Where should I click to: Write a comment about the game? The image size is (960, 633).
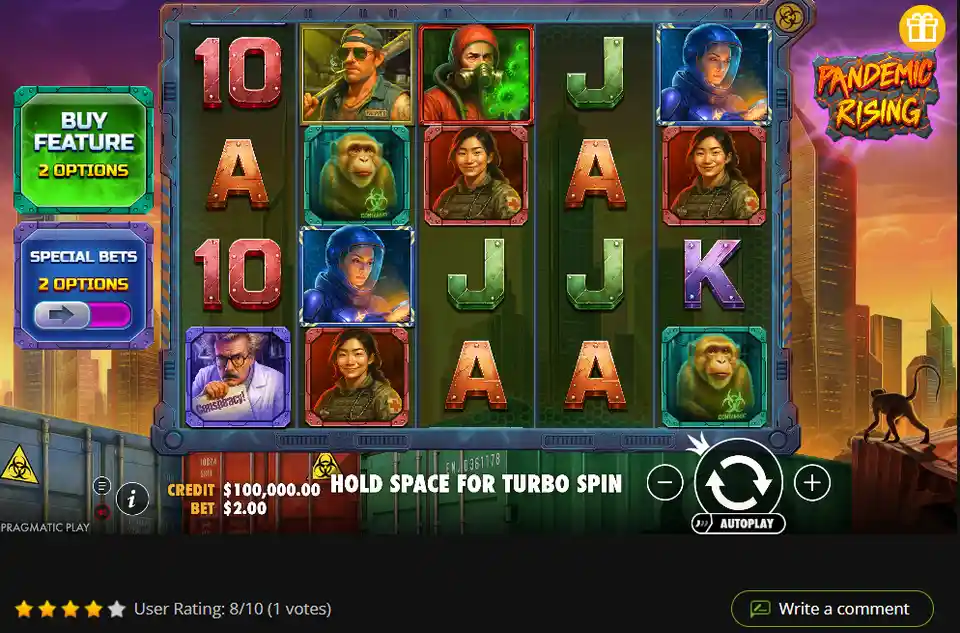[832, 608]
